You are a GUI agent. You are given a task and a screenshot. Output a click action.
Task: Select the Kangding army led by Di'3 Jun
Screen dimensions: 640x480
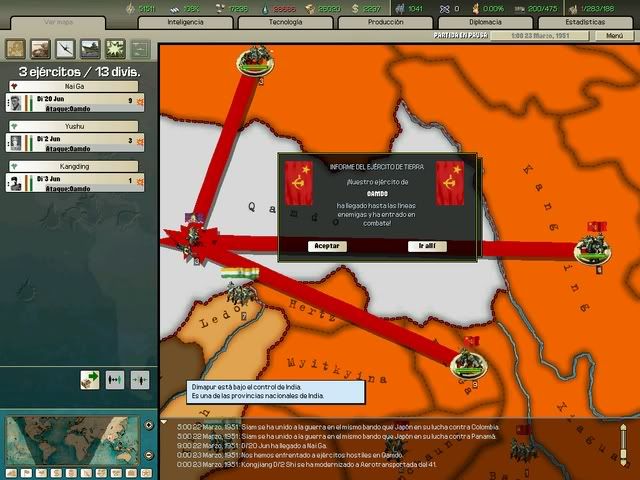(x=77, y=181)
